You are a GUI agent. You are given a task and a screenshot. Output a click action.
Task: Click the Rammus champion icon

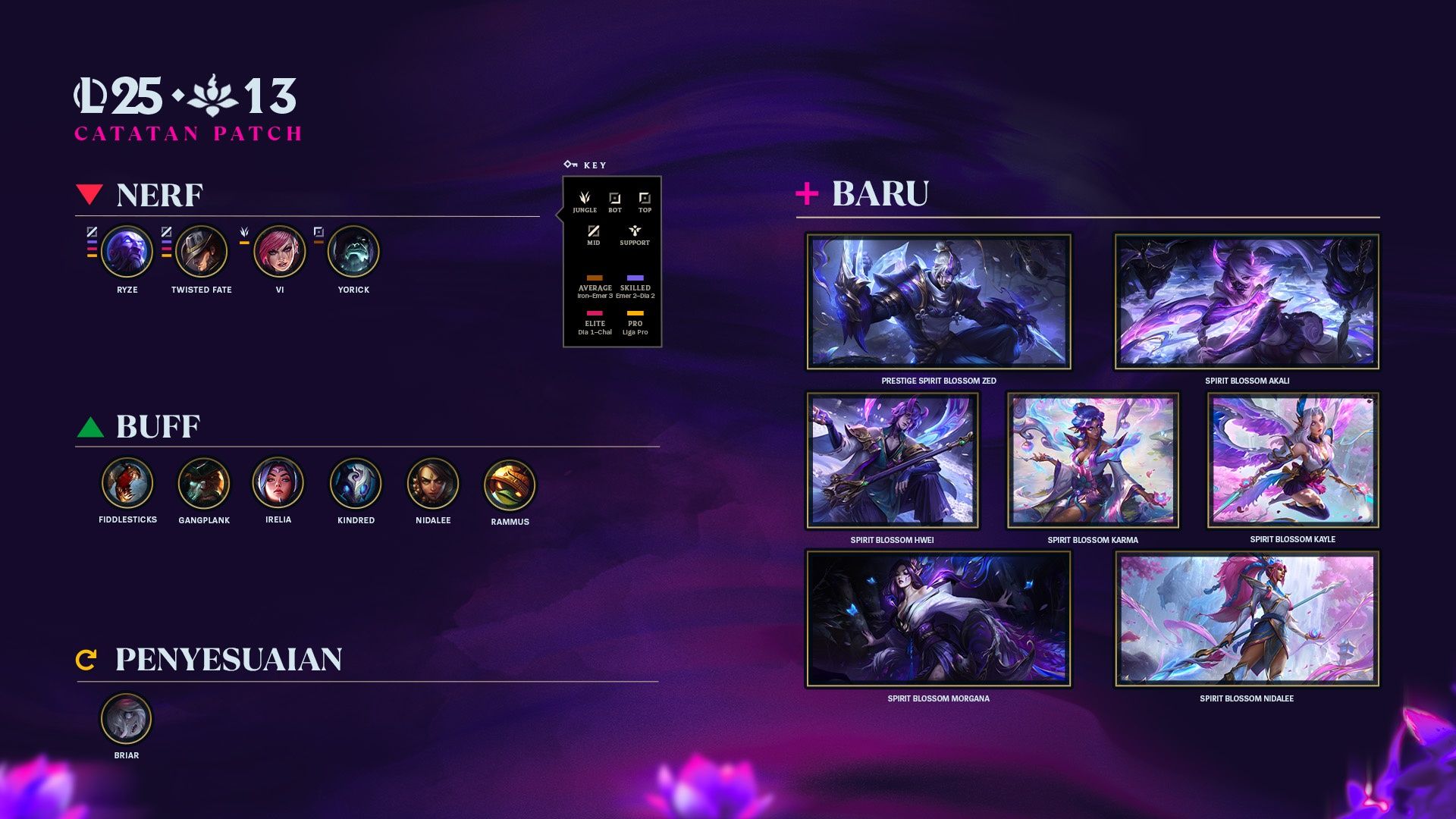click(x=510, y=485)
